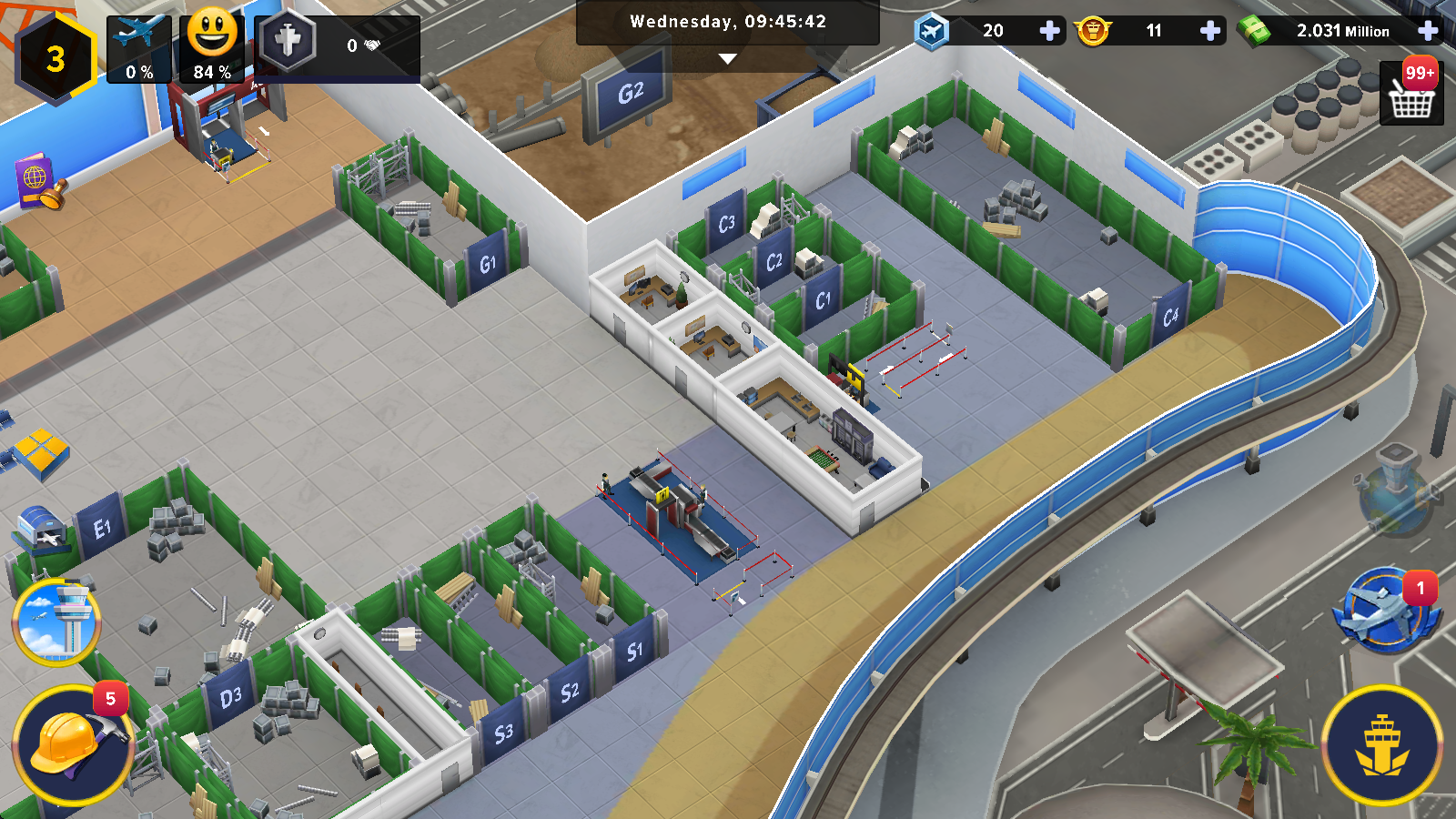Check the airplane traffic percentage icon

click(x=139, y=49)
